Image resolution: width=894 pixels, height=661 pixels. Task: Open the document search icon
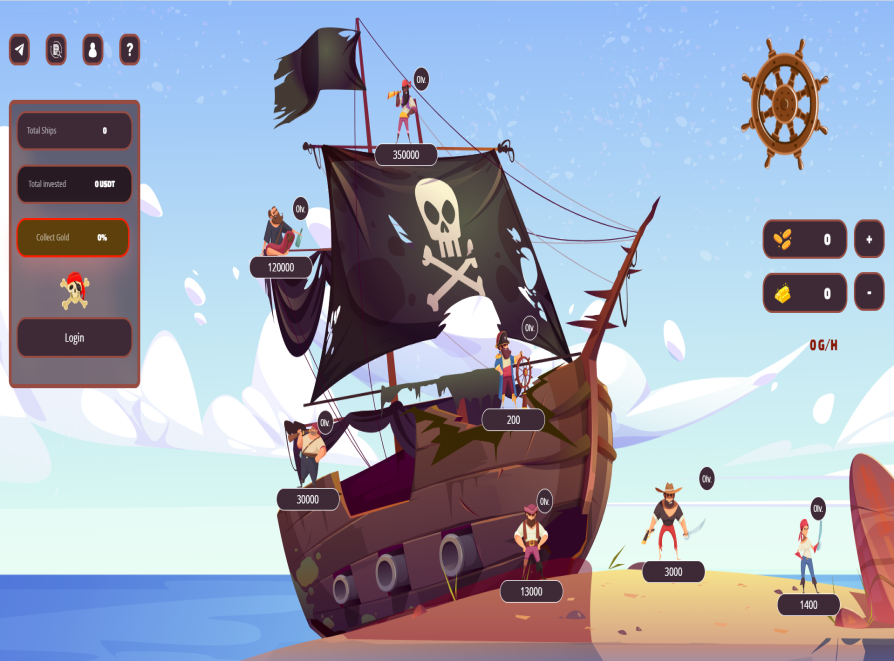click(56, 49)
